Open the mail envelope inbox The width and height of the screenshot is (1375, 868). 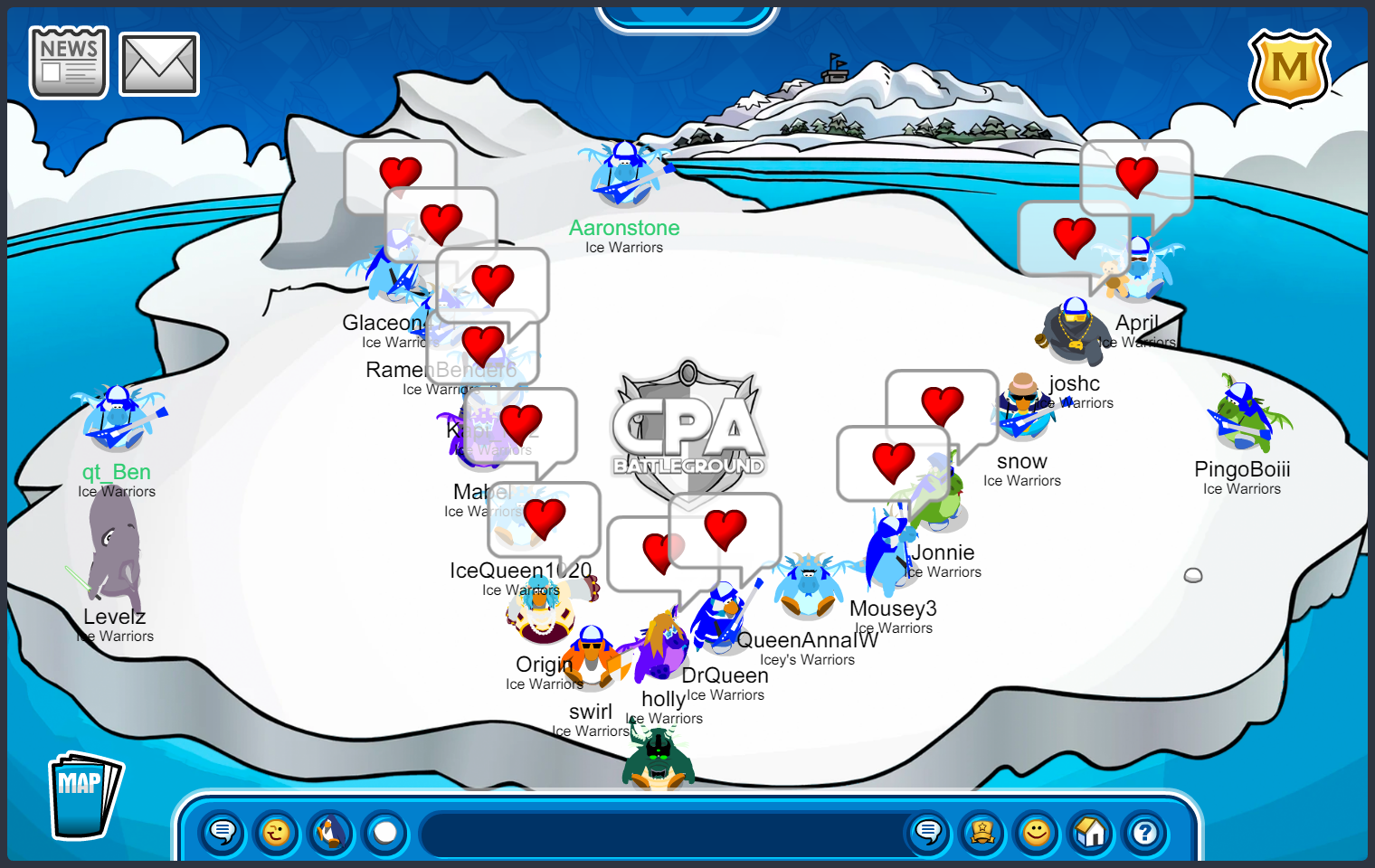click(x=159, y=64)
